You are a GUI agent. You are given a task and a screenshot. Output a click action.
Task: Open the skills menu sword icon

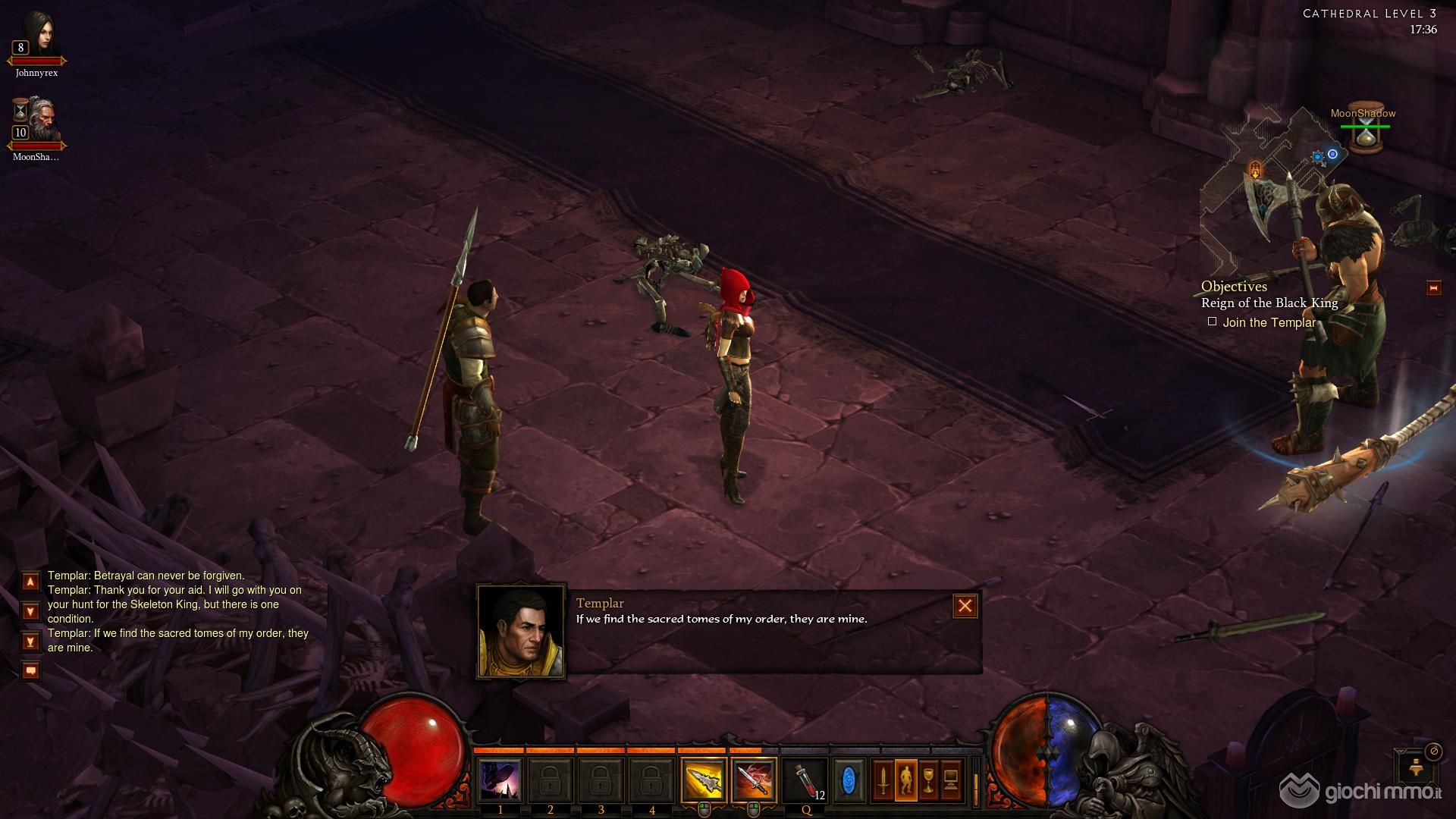[x=883, y=780]
